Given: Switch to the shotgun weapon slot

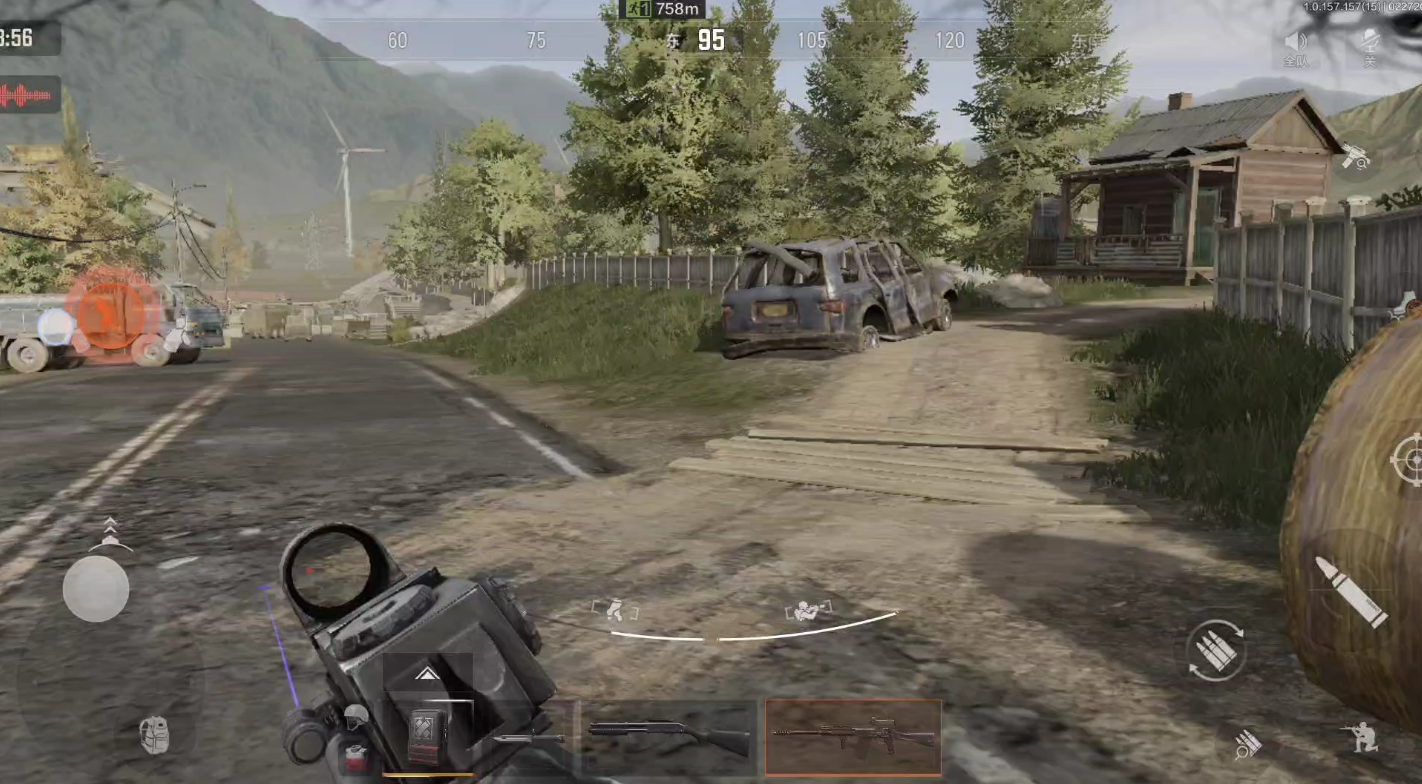Looking at the screenshot, I should coord(669,738).
